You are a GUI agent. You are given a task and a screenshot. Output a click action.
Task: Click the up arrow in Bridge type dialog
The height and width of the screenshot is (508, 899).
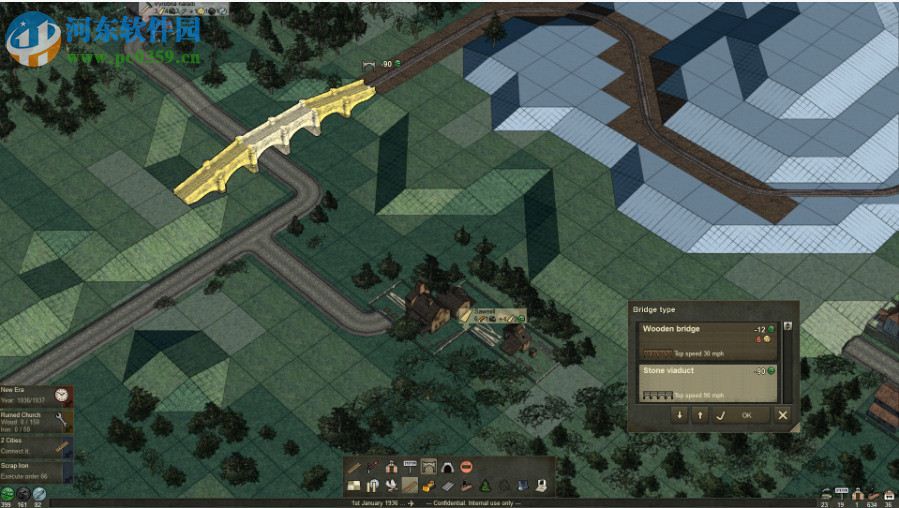click(699, 415)
